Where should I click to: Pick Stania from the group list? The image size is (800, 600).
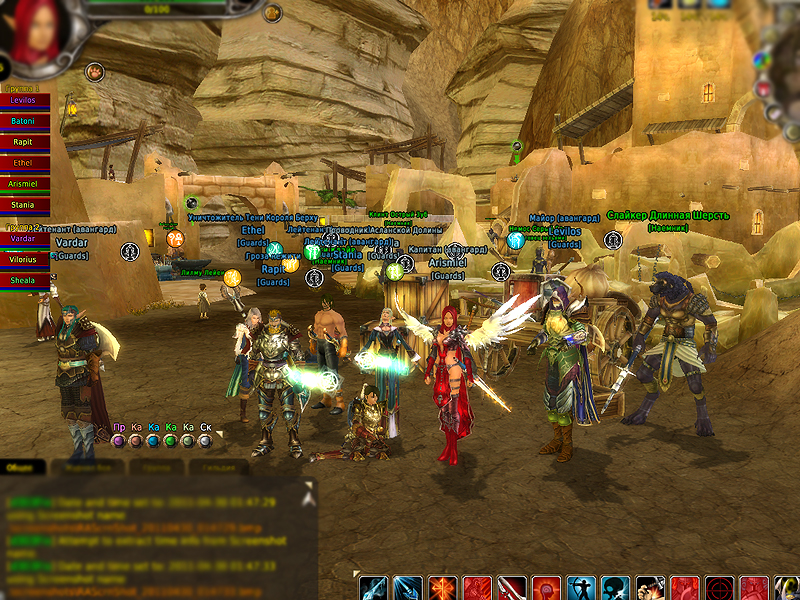pyautogui.click(x=23, y=205)
